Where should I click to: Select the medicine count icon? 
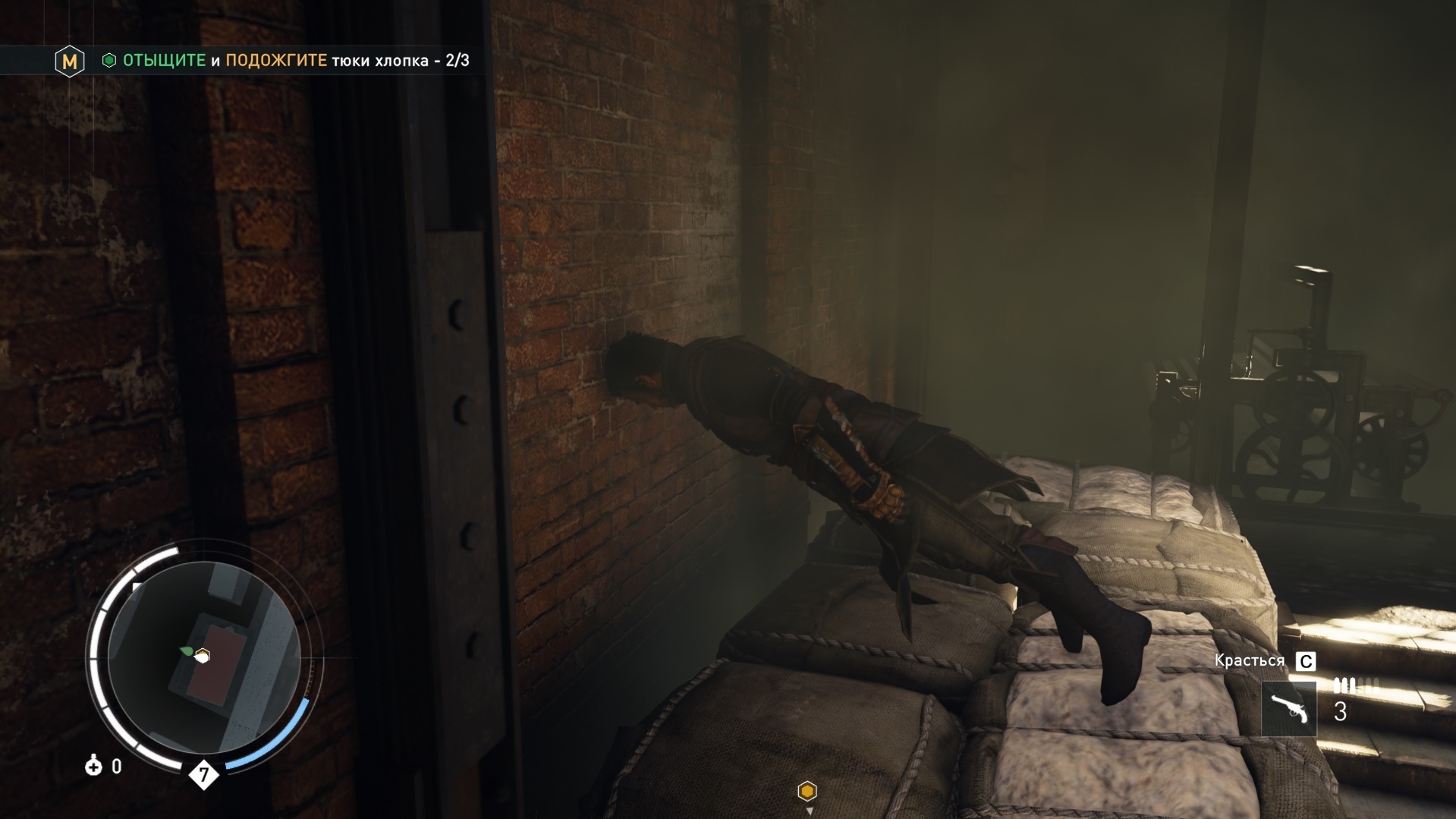click(93, 766)
